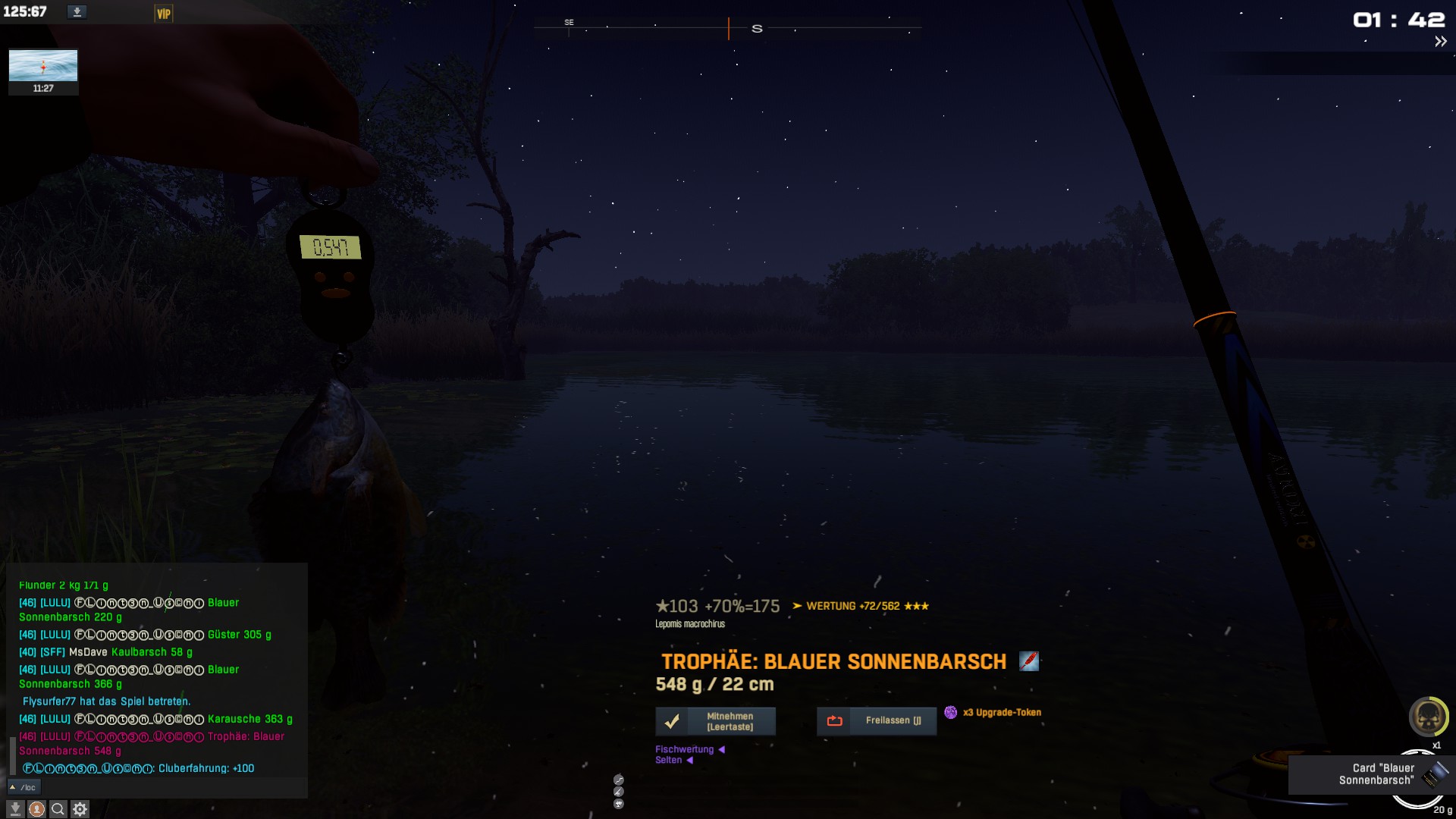The width and height of the screenshot is (1456, 819).
Task: Click the Trophäe Blauer Sonnenbarsch chat message
Action: tap(152, 743)
